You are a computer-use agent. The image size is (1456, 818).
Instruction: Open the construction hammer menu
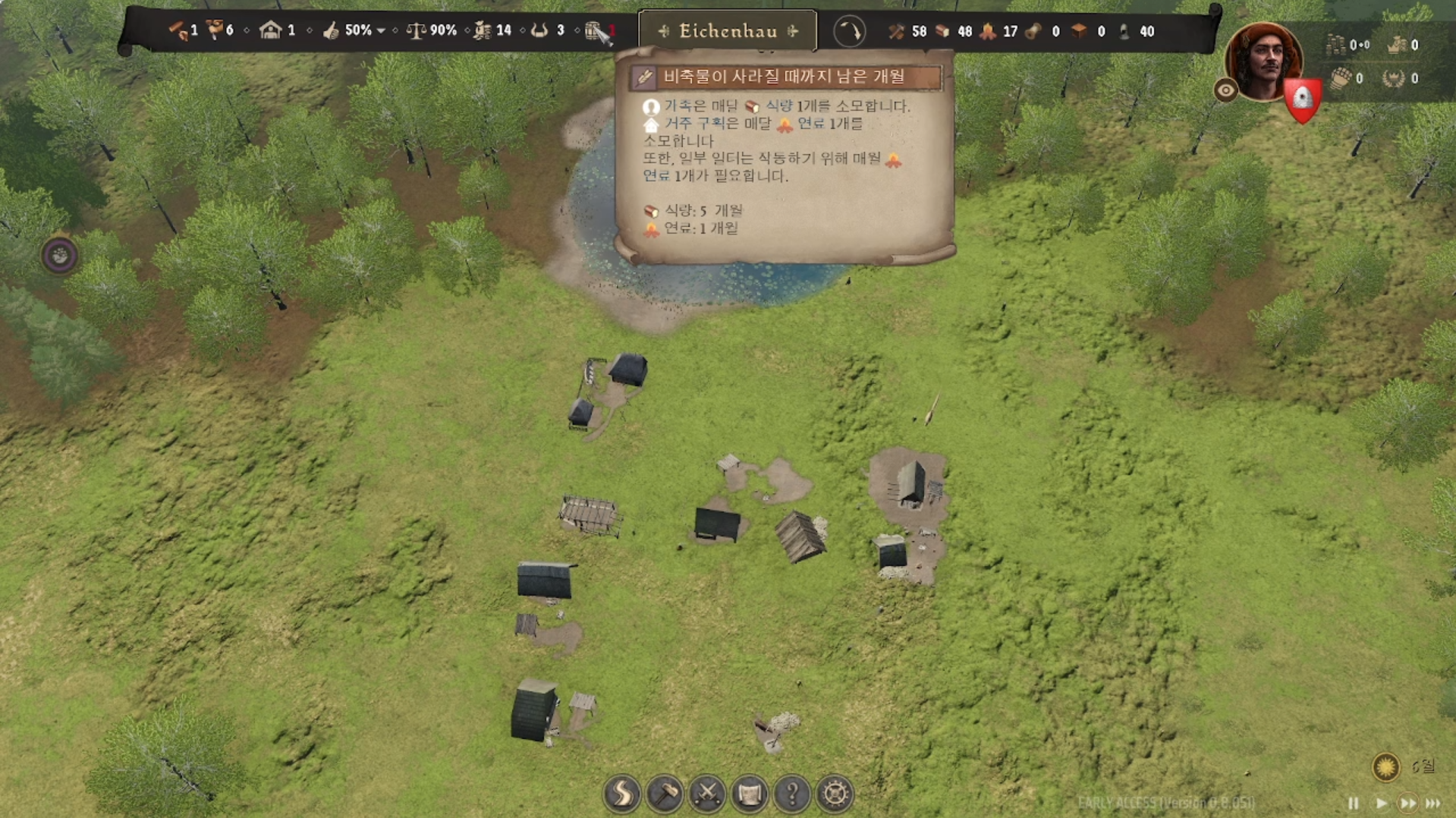(665, 794)
